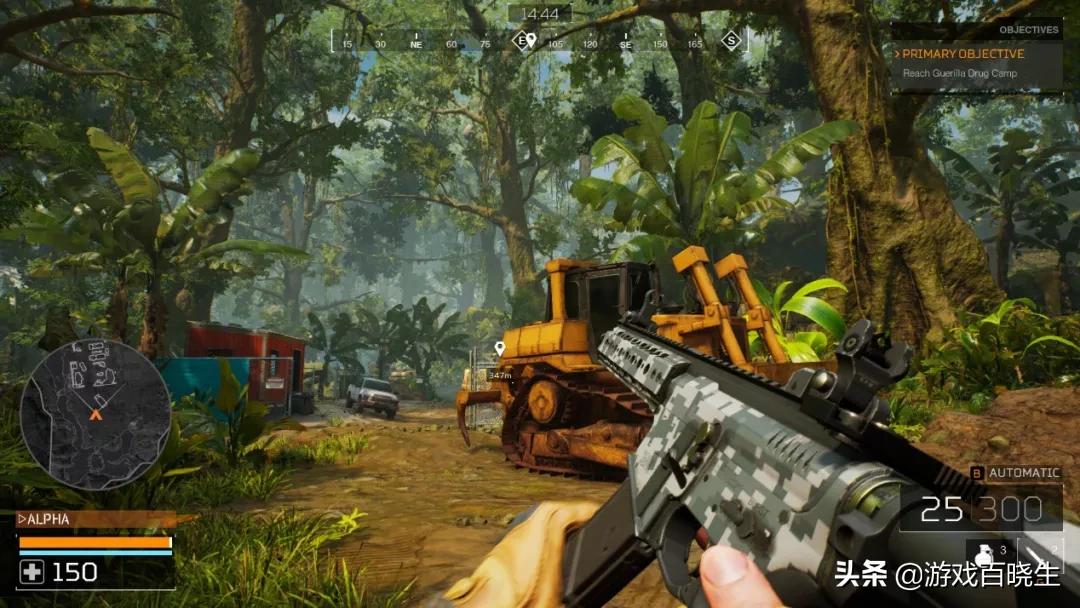The image size is (1080, 608).
Task: Select the Alpha squad label
Action: [47, 519]
